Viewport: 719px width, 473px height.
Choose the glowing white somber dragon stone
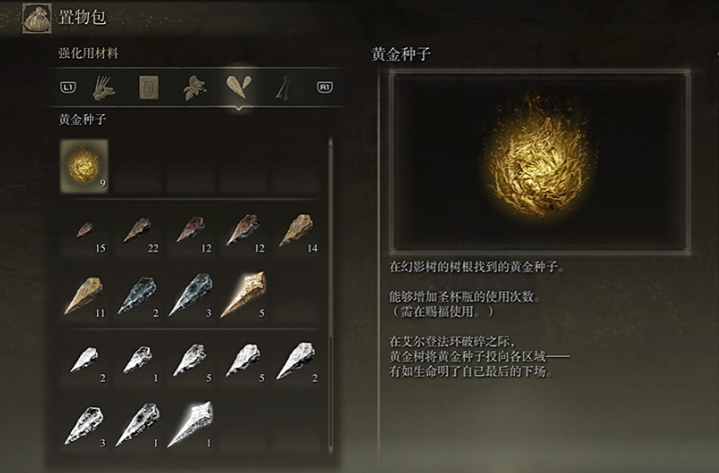pos(190,424)
